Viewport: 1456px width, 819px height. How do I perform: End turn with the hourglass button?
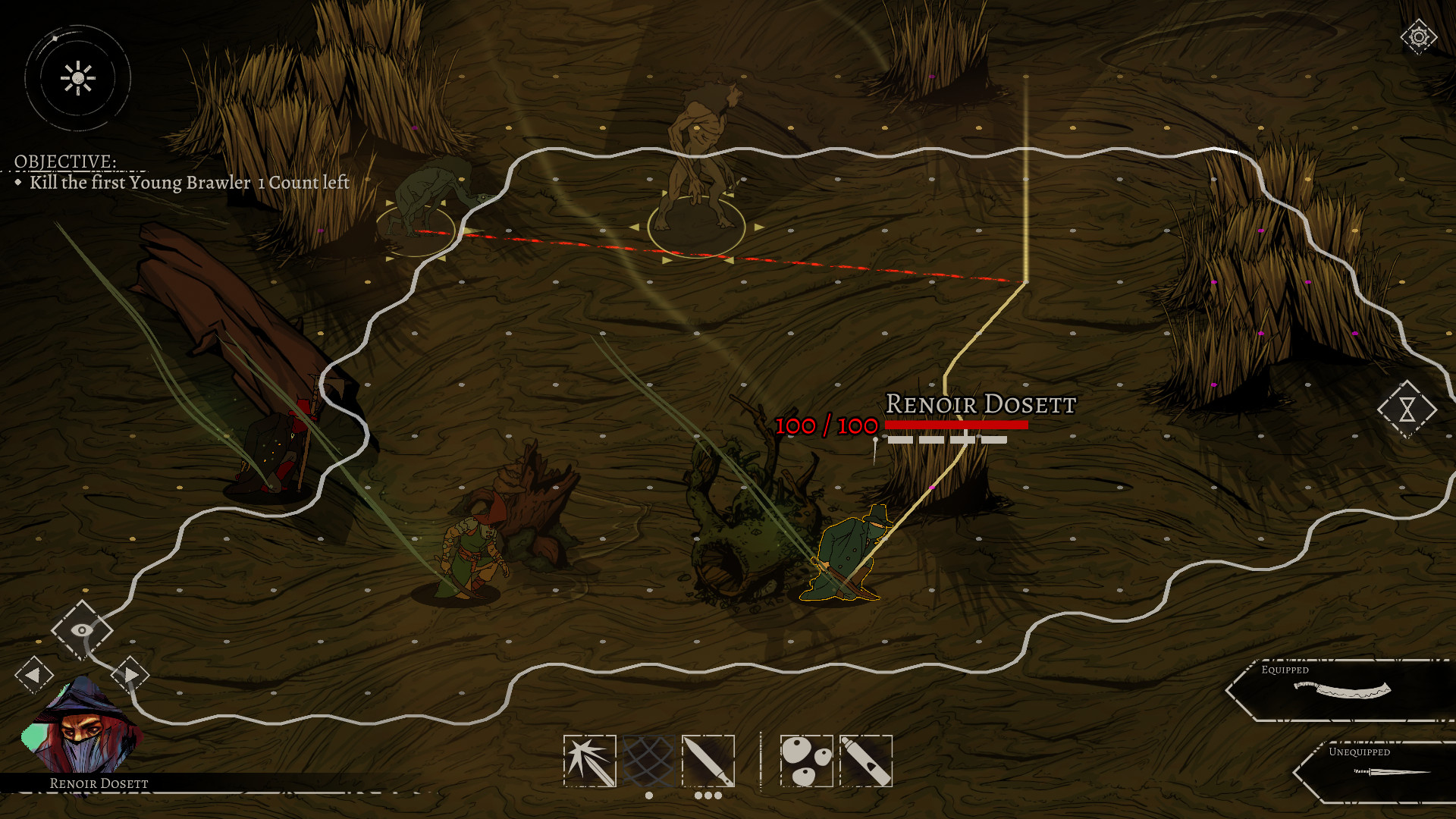(x=1407, y=409)
